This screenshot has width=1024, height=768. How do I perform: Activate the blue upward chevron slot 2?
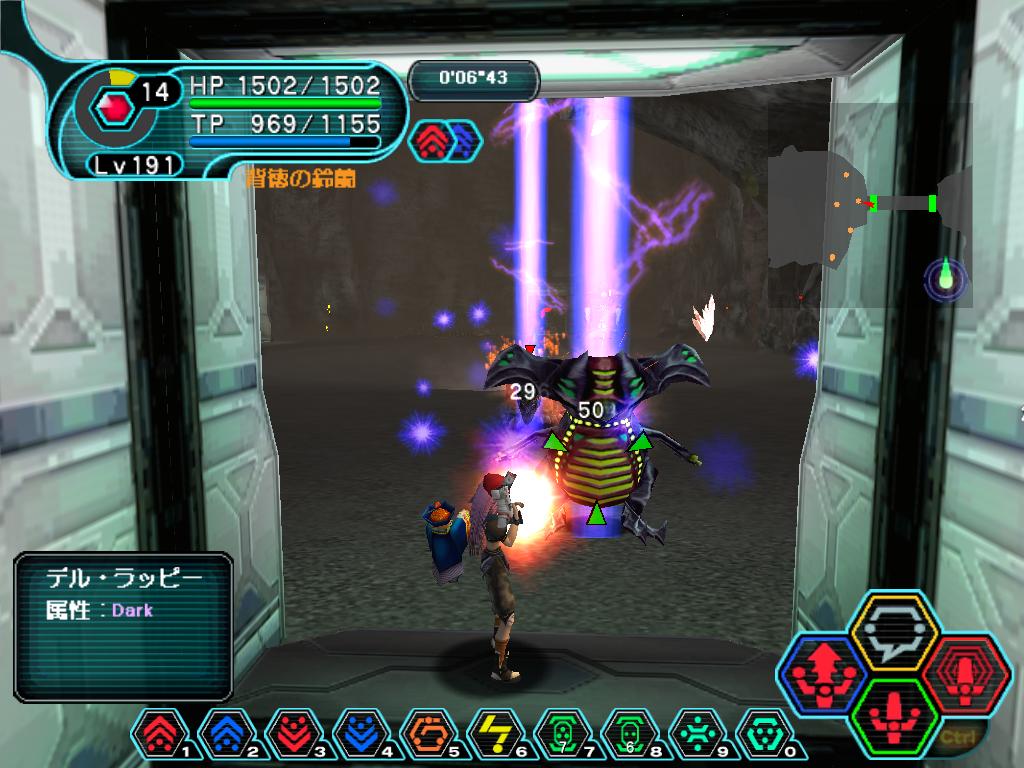[x=227, y=735]
